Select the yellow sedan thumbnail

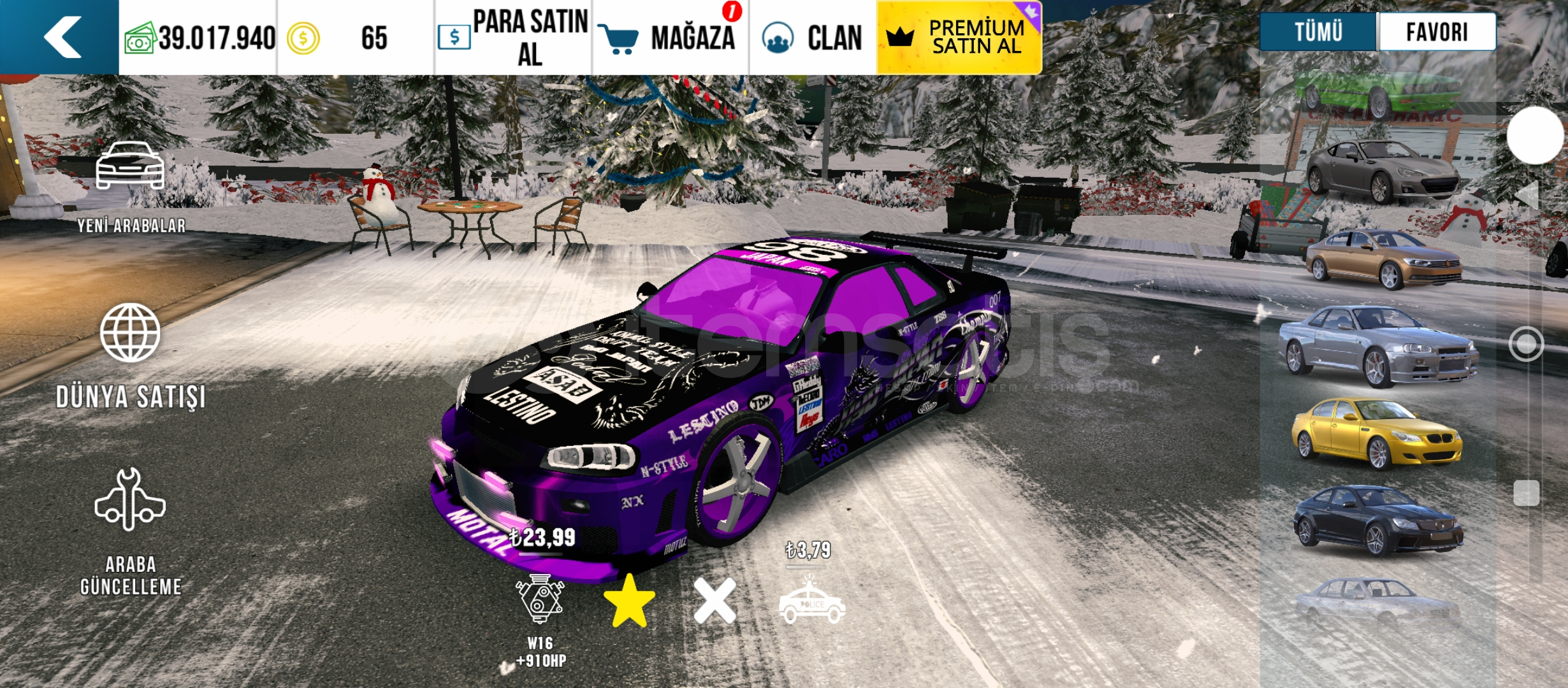tap(1377, 434)
